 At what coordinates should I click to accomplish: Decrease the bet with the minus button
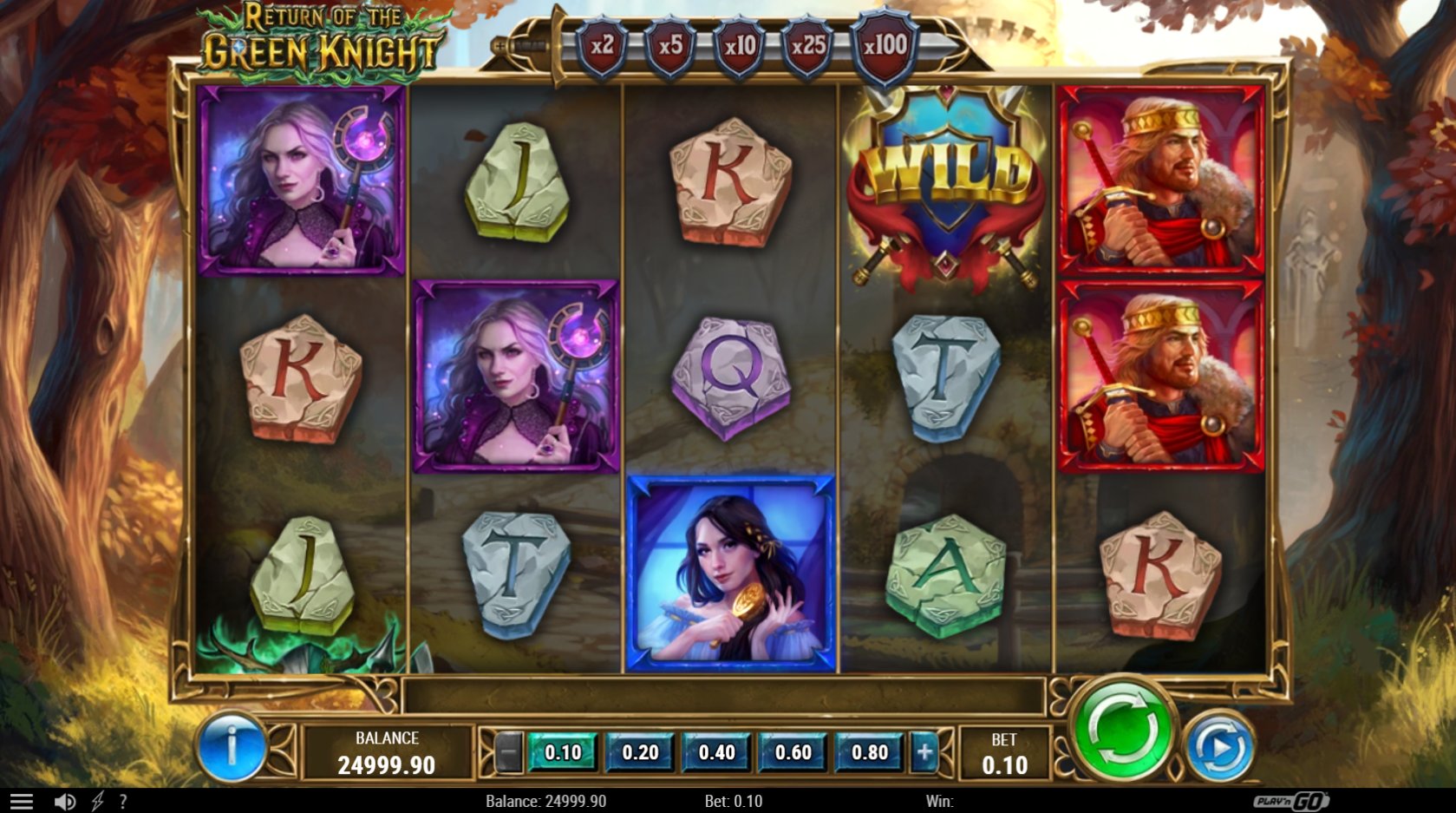pos(509,752)
